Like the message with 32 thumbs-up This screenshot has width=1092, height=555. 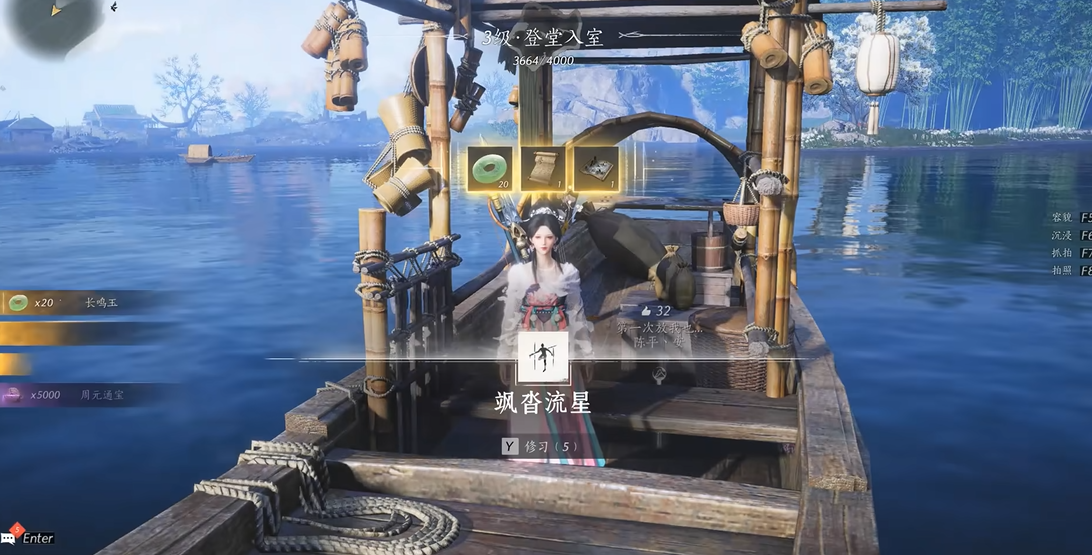click(x=646, y=311)
